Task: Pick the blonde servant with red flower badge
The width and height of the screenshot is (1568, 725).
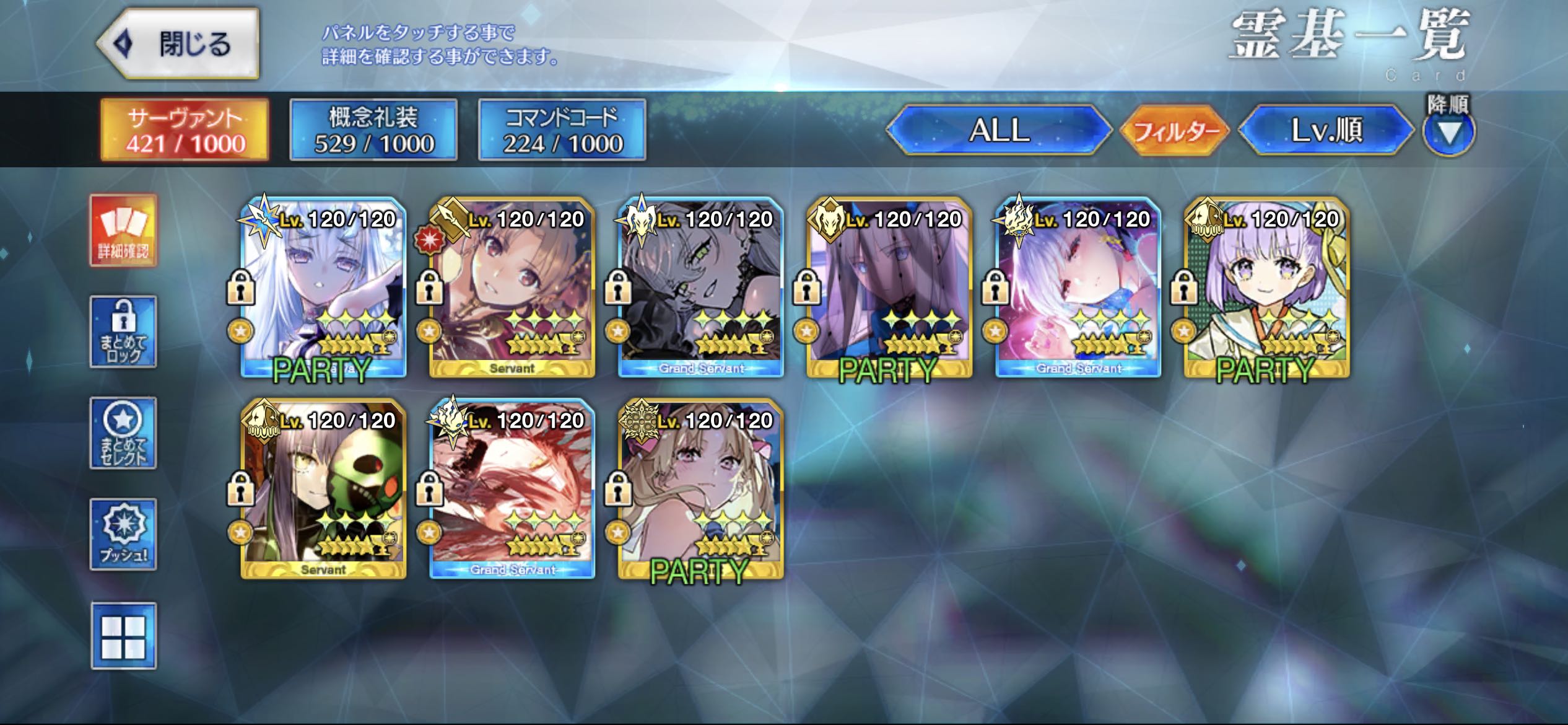Action: [512, 288]
